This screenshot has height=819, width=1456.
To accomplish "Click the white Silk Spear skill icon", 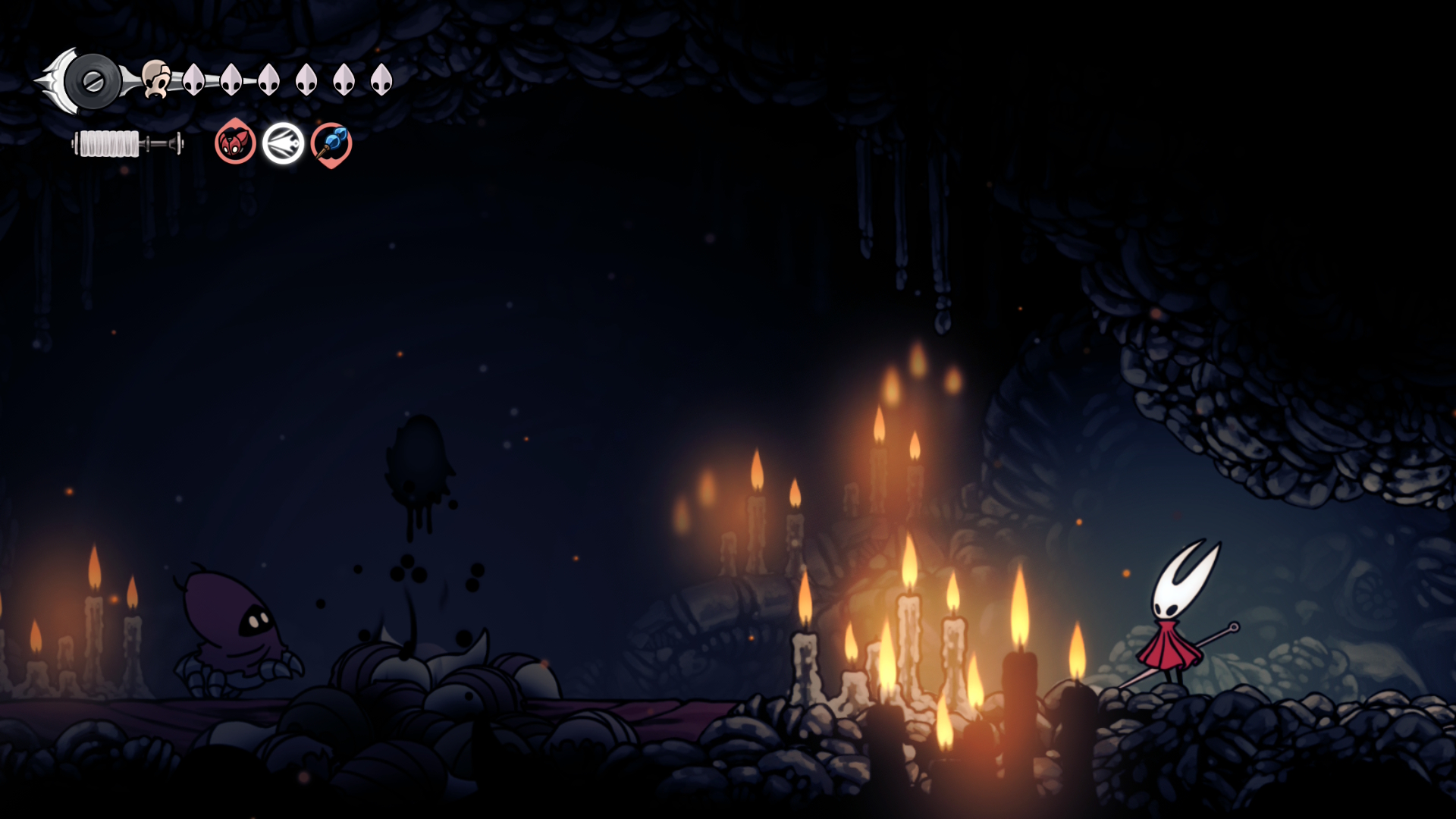I will tap(284, 144).
